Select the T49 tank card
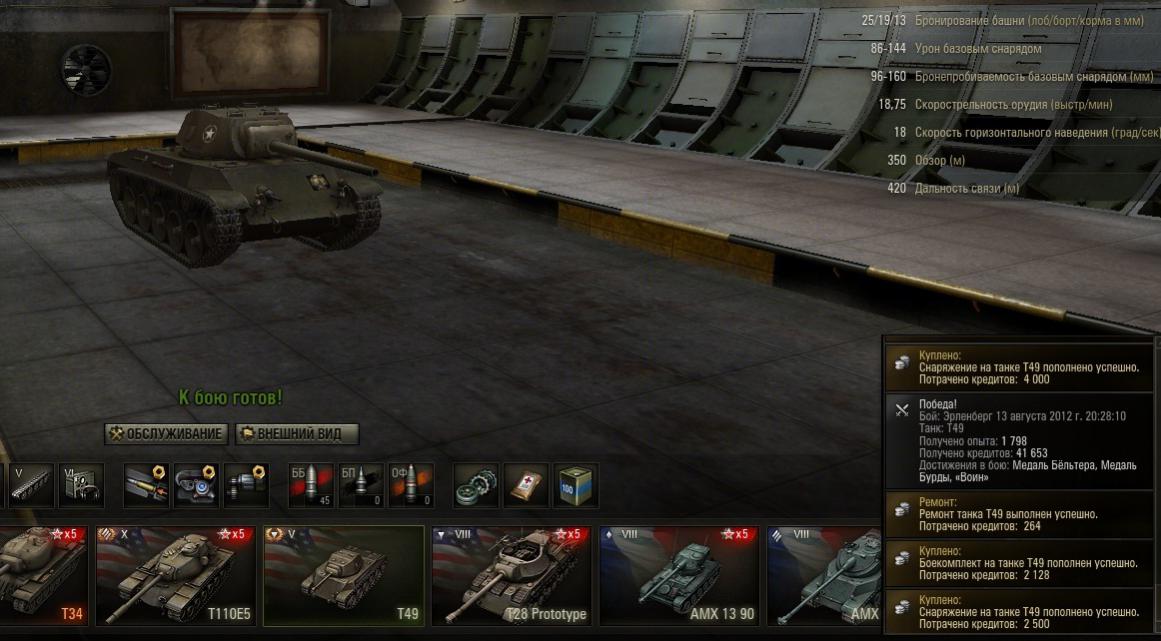 (x=343, y=574)
